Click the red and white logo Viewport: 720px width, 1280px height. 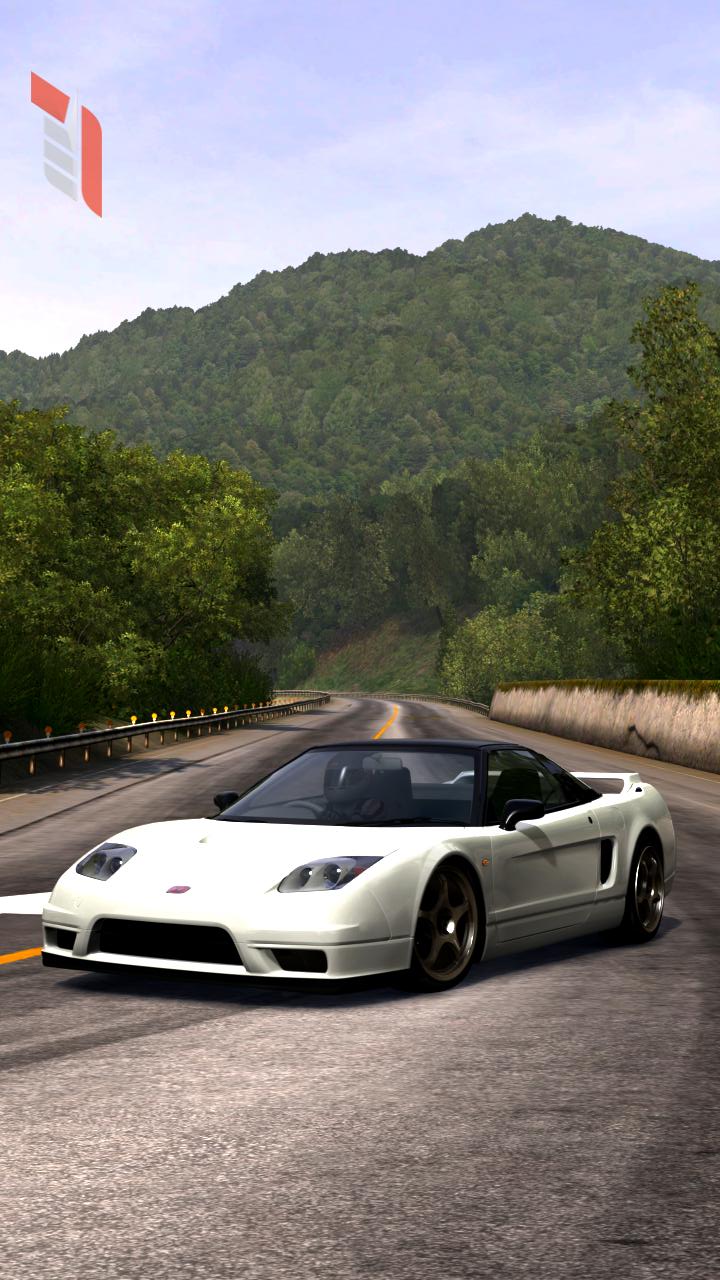67,143
